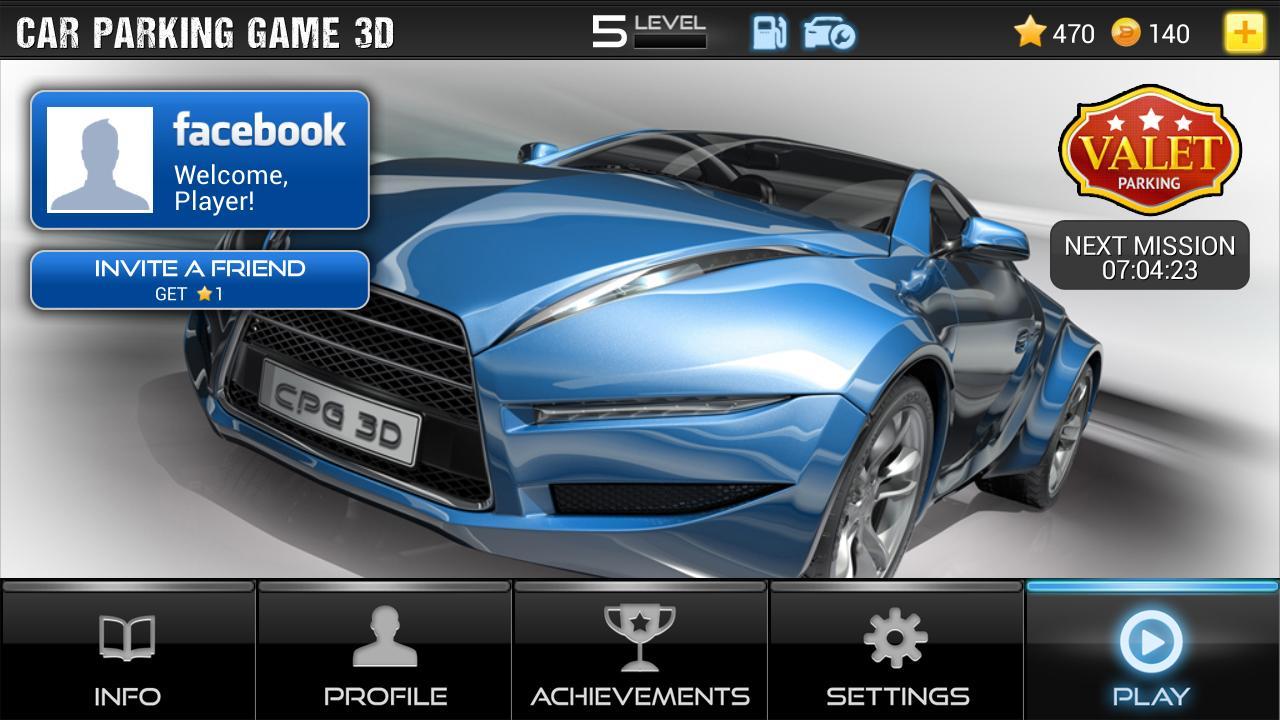Open the Valet Parking badge
1280x720 pixels.
[1147, 150]
